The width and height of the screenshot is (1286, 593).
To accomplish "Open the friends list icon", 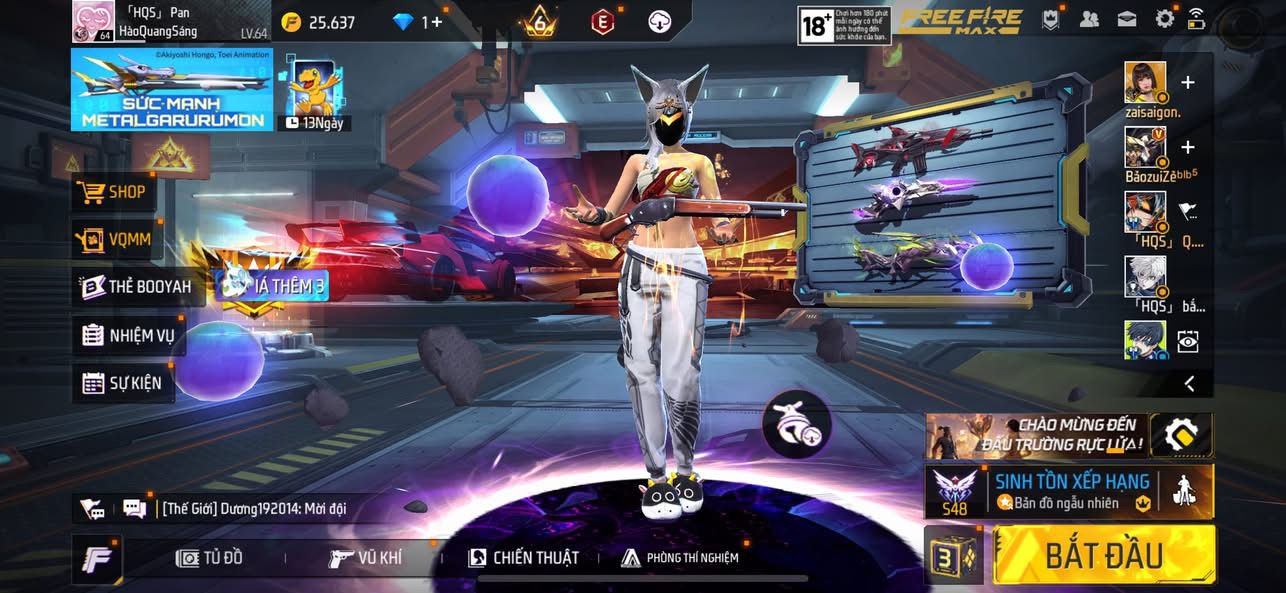I will [x=1090, y=19].
